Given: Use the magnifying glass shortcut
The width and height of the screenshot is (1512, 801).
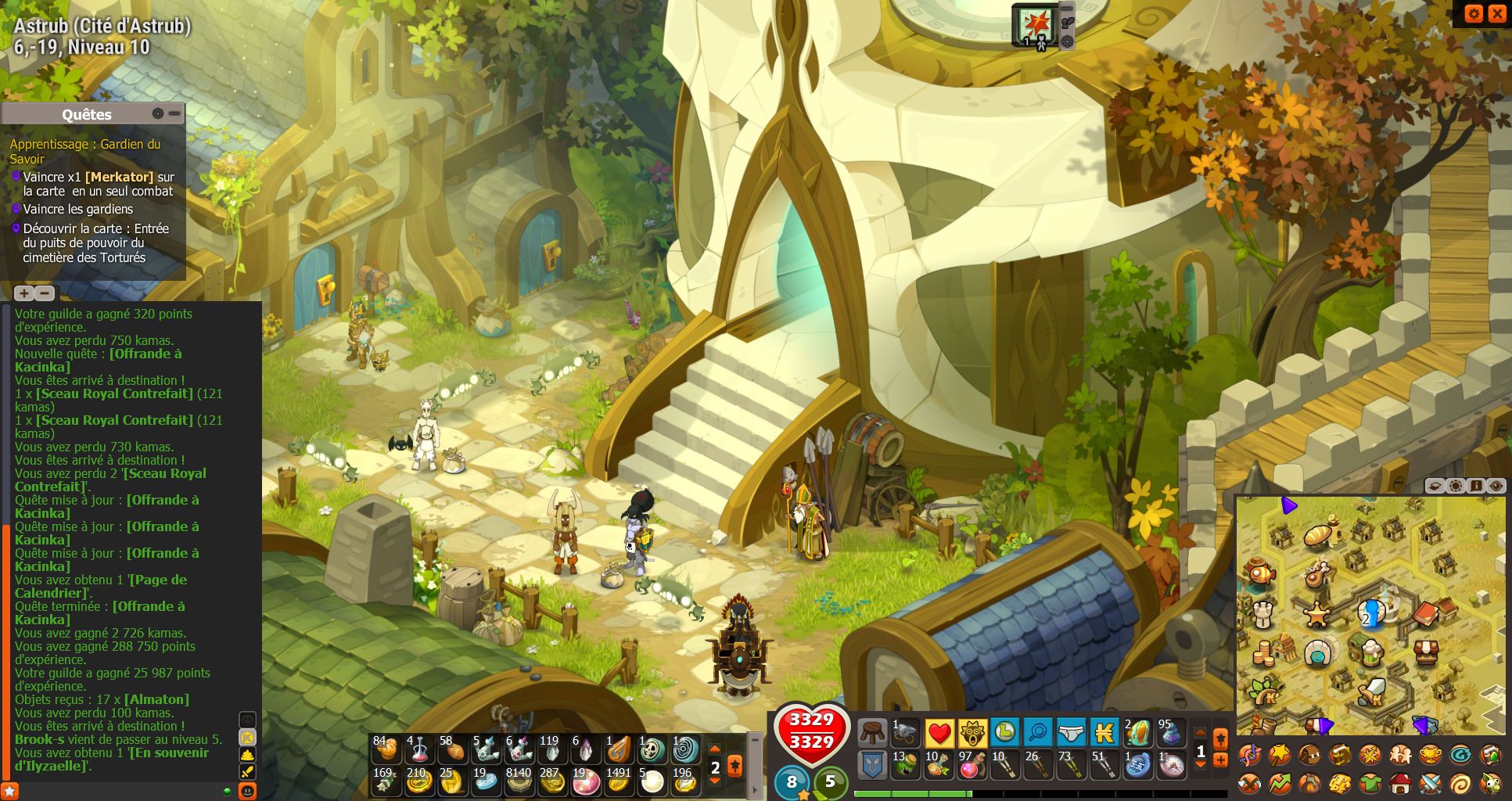Looking at the screenshot, I should (1037, 733).
